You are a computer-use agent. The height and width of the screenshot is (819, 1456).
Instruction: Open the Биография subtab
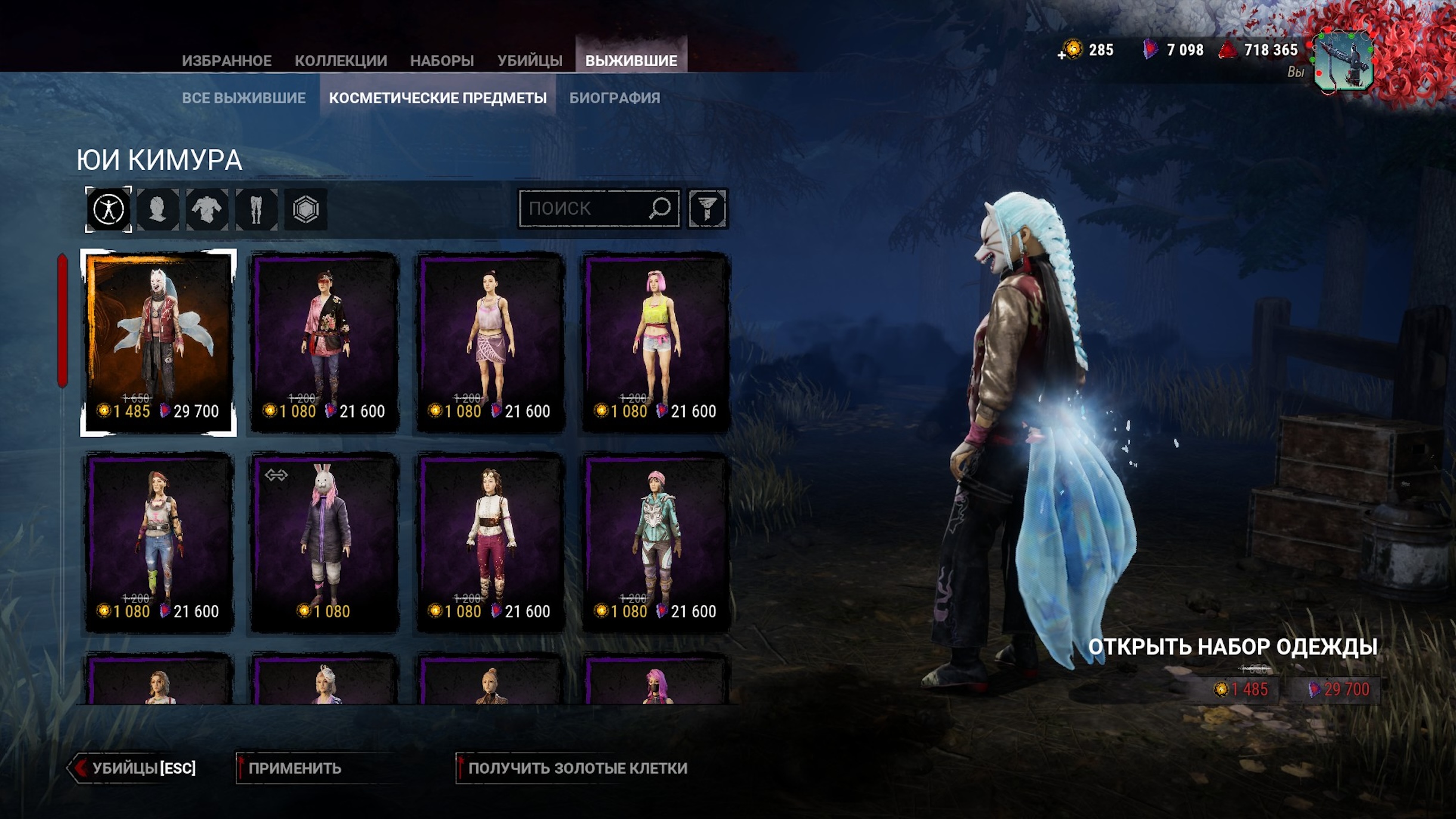point(615,98)
